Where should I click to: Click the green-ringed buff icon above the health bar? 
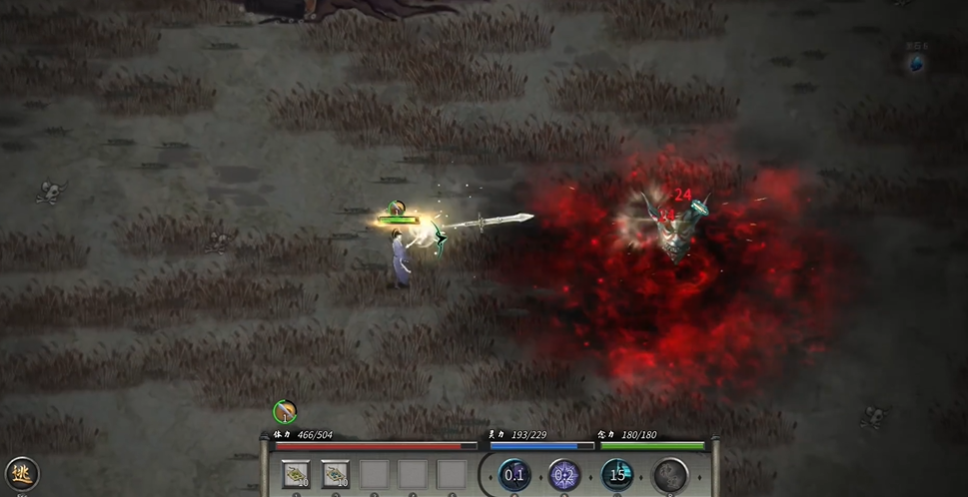click(285, 411)
